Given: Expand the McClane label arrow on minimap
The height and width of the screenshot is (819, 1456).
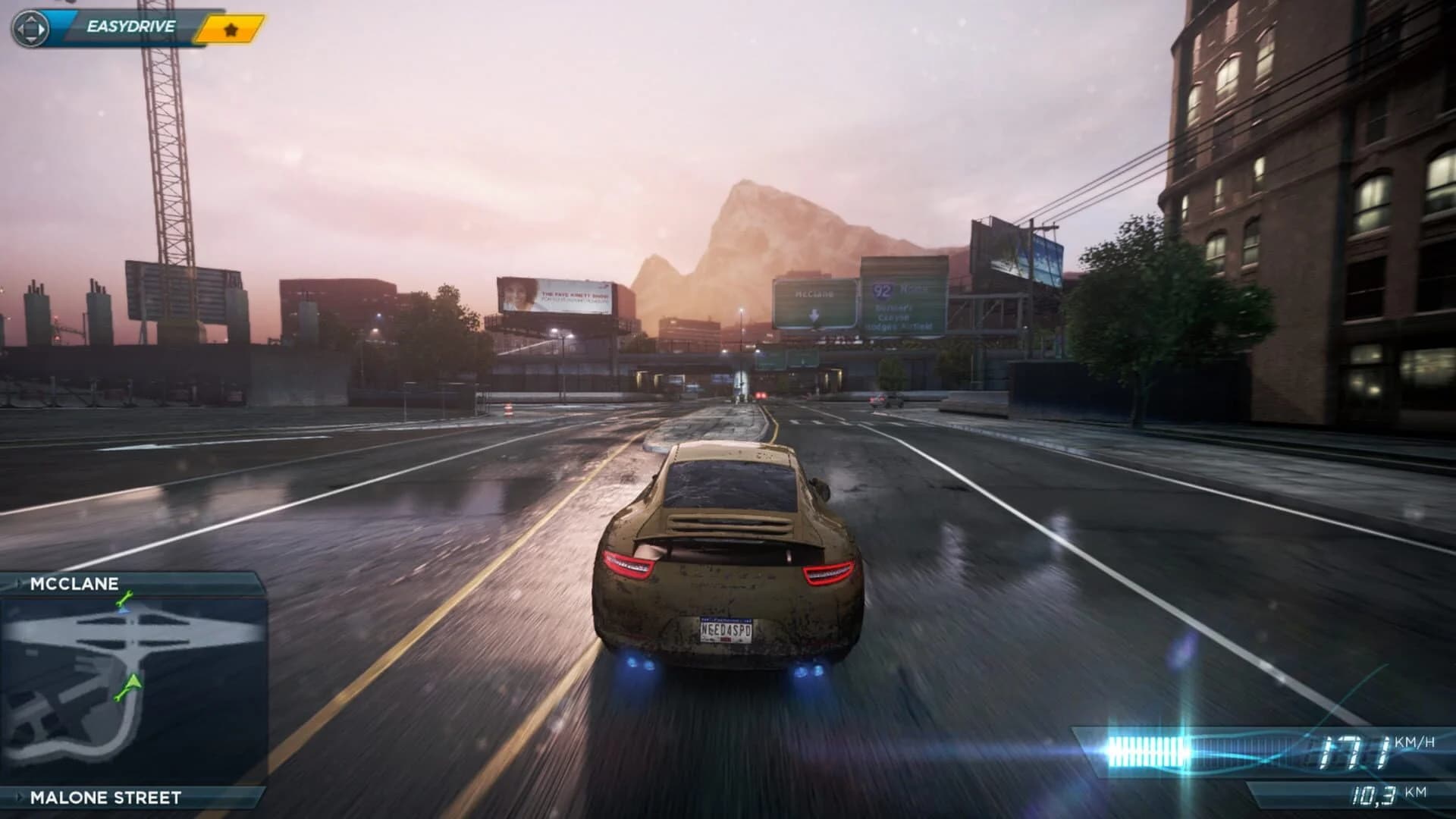Looking at the screenshot, I should click(20, 582).
